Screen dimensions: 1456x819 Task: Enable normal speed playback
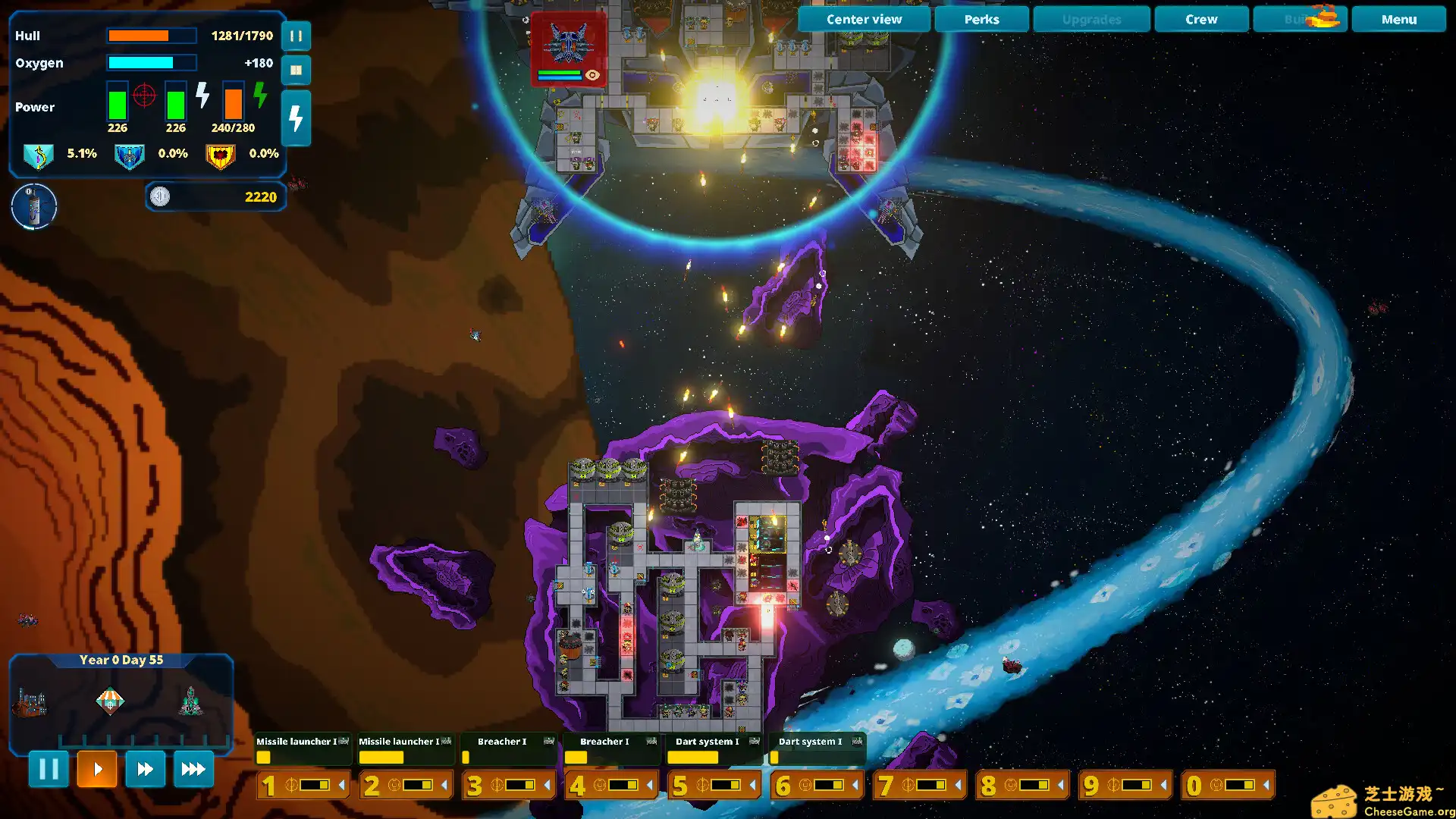click(97, 769)
